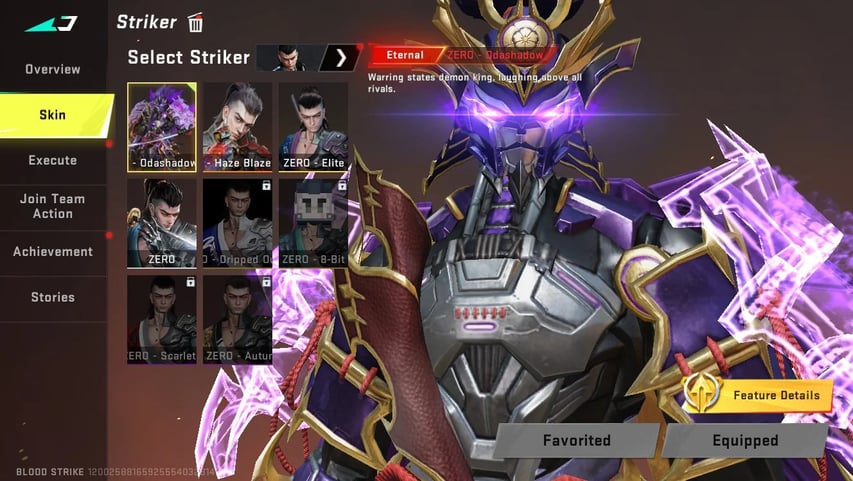Pick the ZERO - Elite skin
853x481 pixels.
313,127
